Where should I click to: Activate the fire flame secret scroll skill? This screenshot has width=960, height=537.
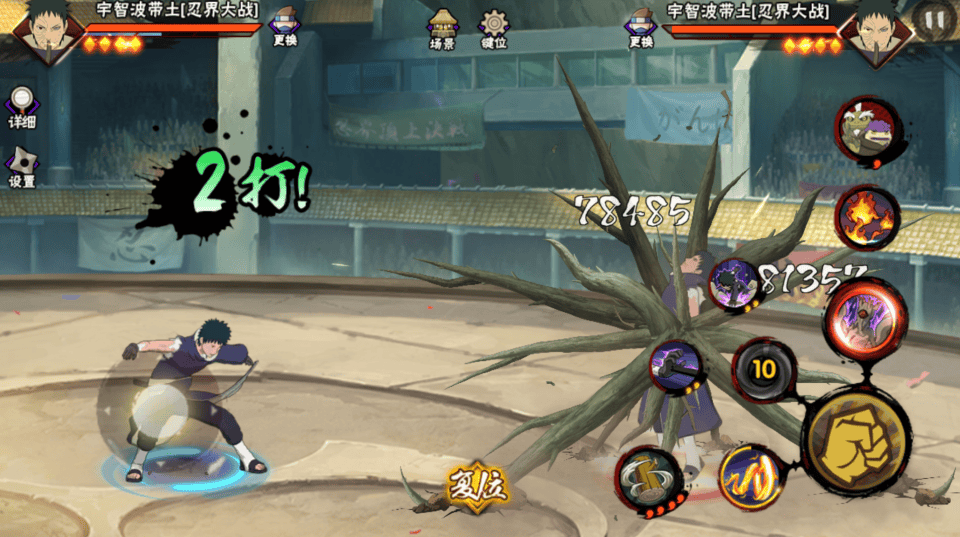[x=866, y=217]
